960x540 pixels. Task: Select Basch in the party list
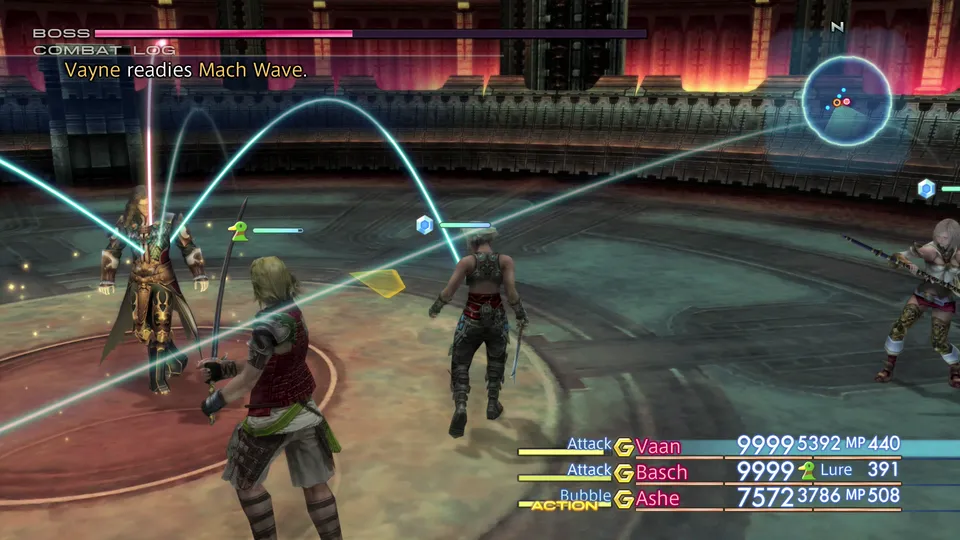point(661,471)
